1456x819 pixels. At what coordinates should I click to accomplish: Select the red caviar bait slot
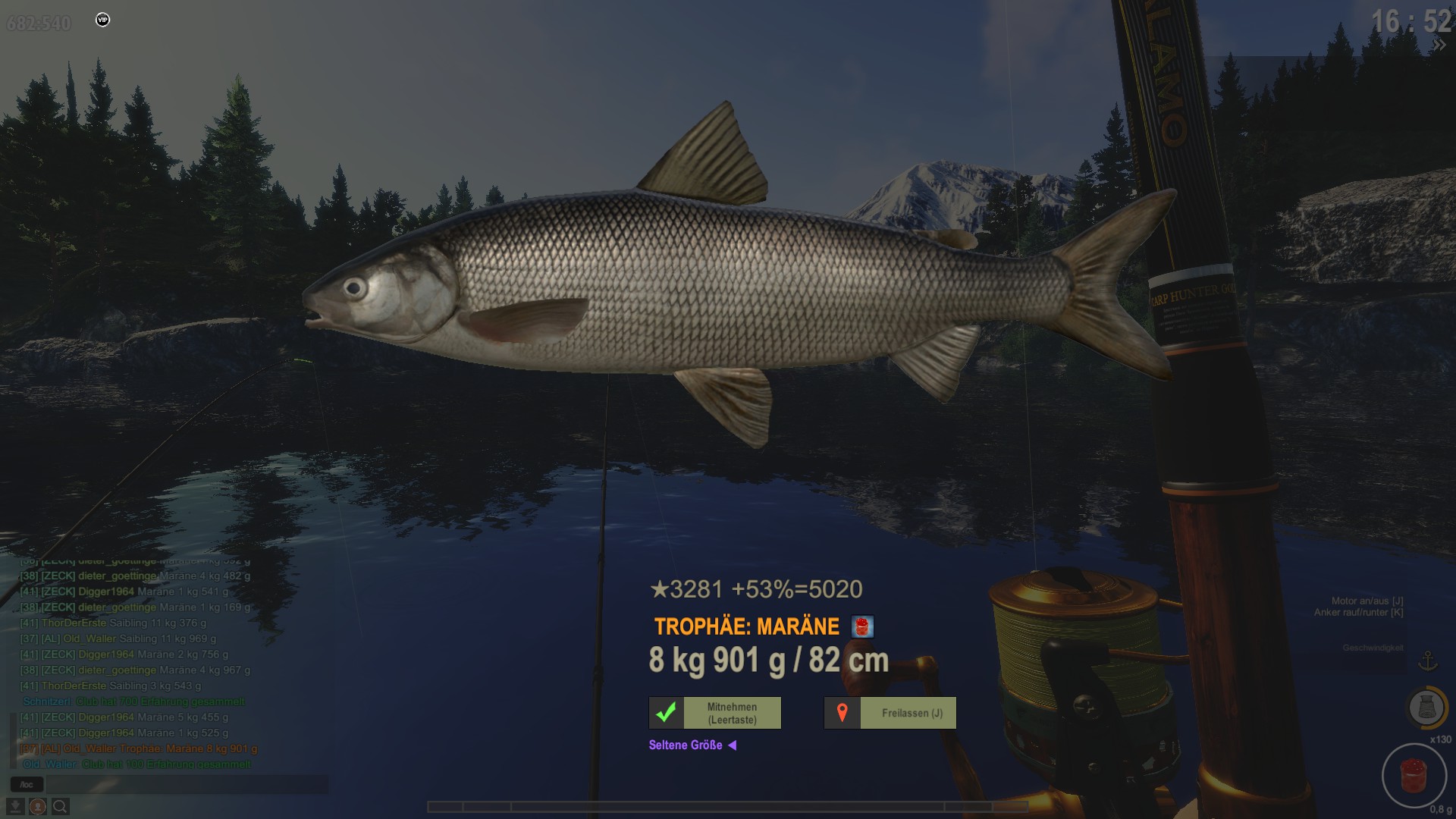tap(1414, 775)
